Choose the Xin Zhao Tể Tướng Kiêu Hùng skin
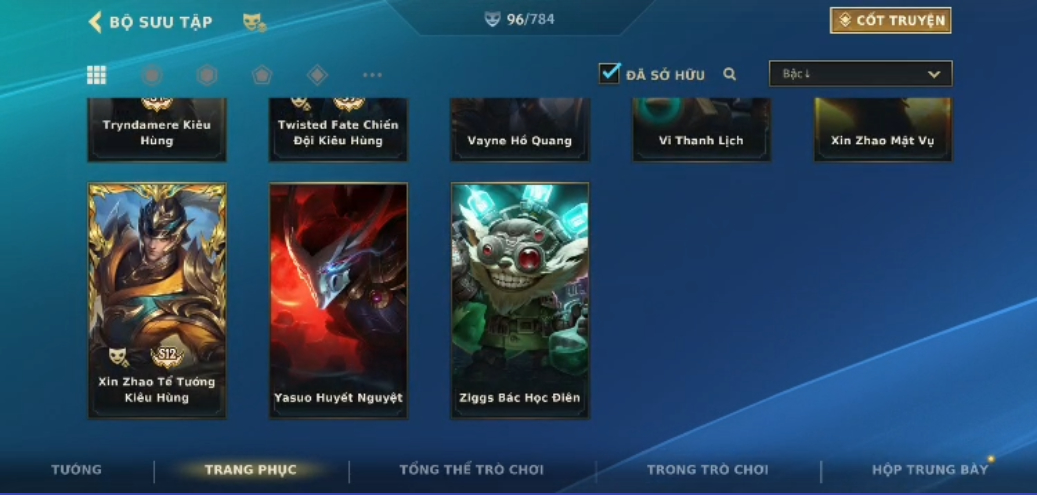Screen dimensions: 1037x495 click(157, 299)
